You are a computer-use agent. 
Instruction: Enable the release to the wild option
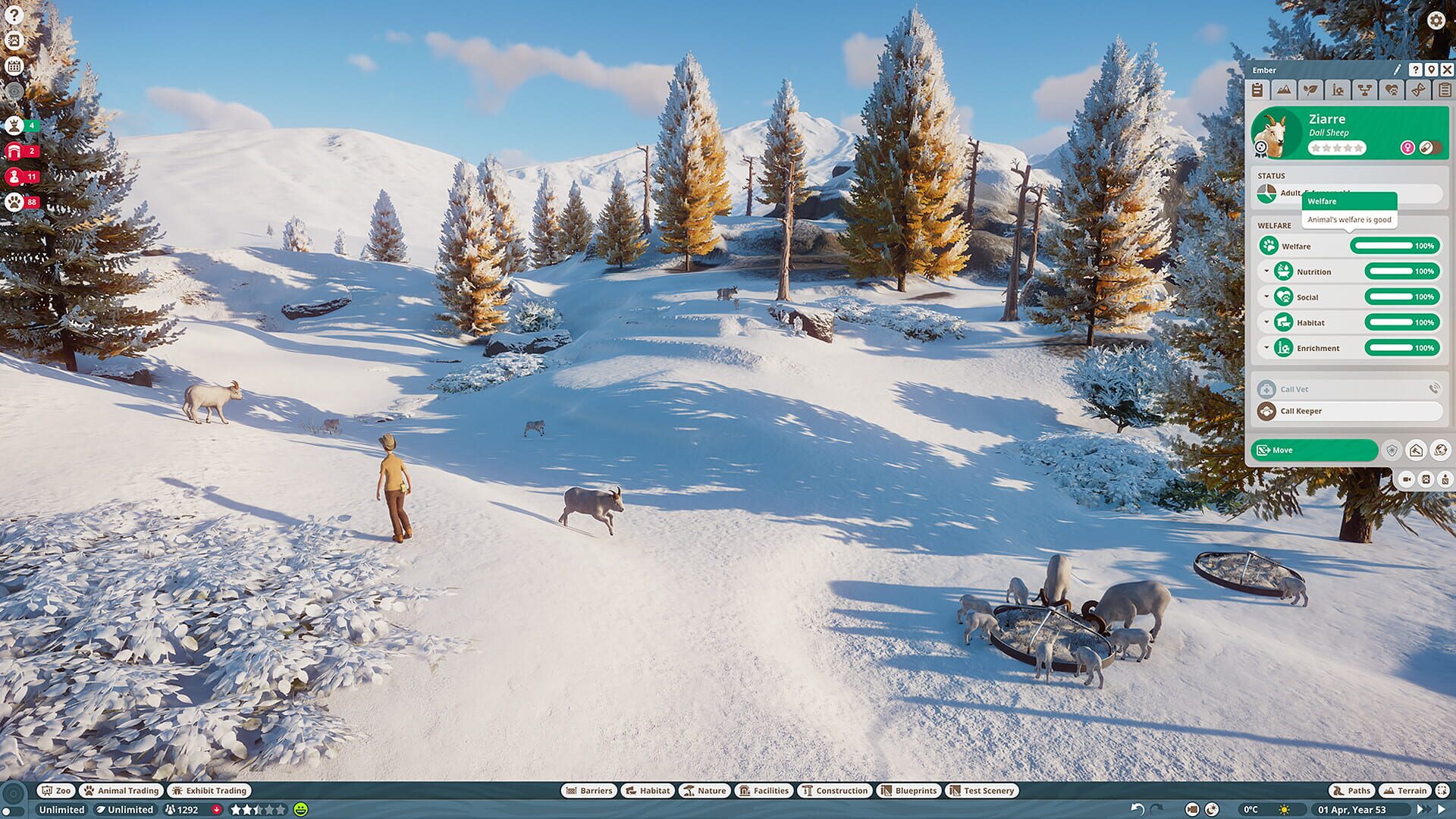(x=1439, y=450)
